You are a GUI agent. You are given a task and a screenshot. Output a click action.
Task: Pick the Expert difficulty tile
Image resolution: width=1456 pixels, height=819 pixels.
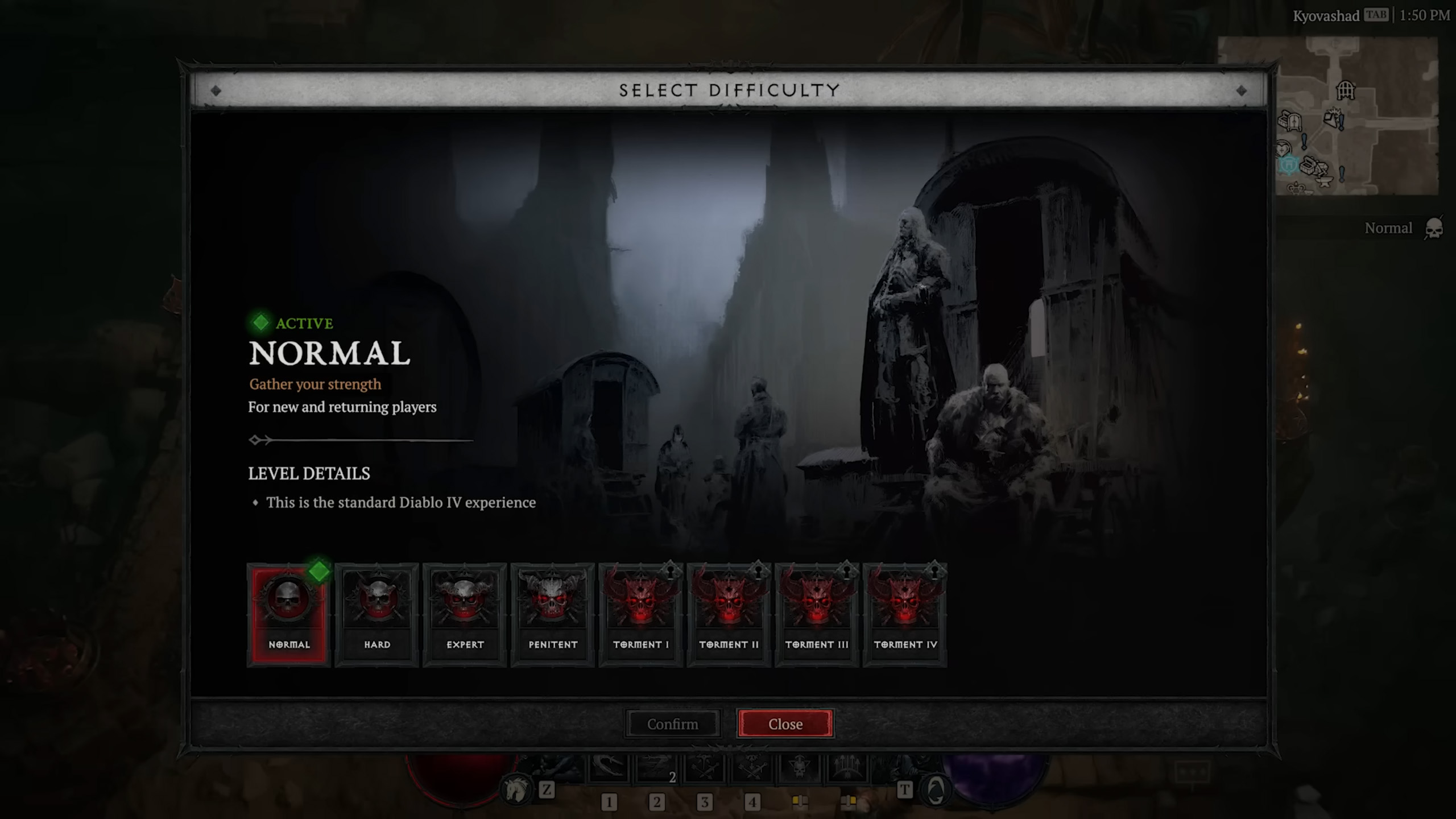(x=465, y=614)
